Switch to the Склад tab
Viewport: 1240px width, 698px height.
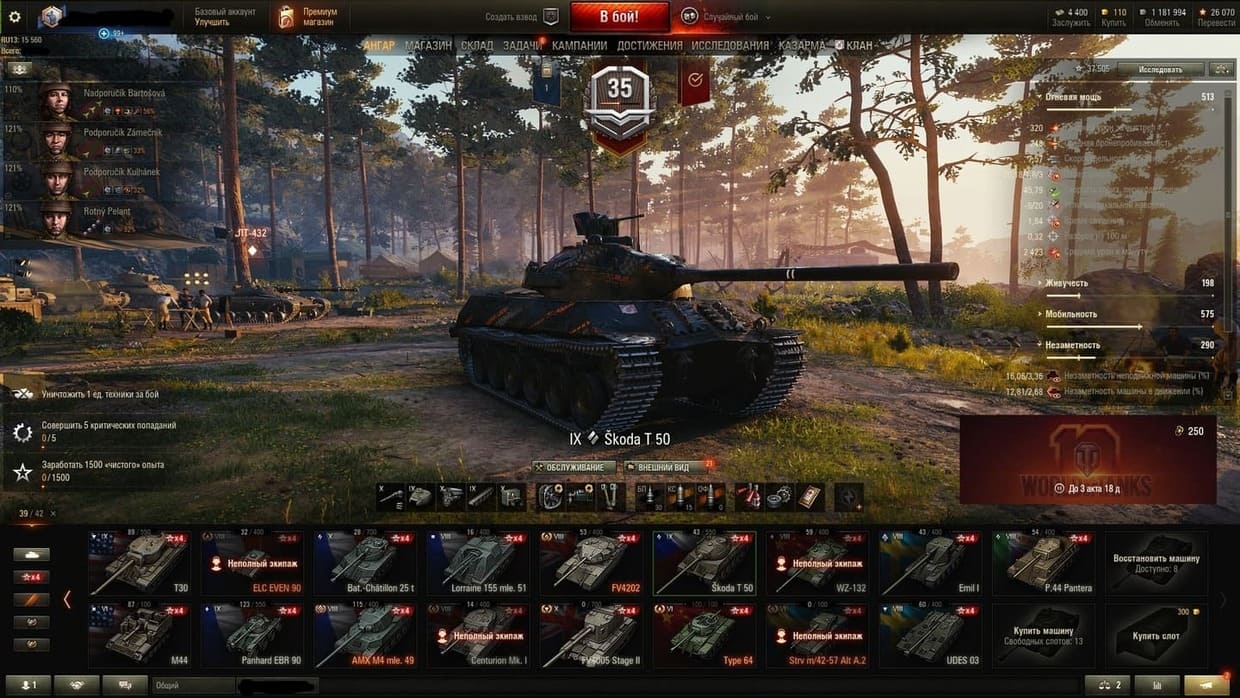pos(477,46)
